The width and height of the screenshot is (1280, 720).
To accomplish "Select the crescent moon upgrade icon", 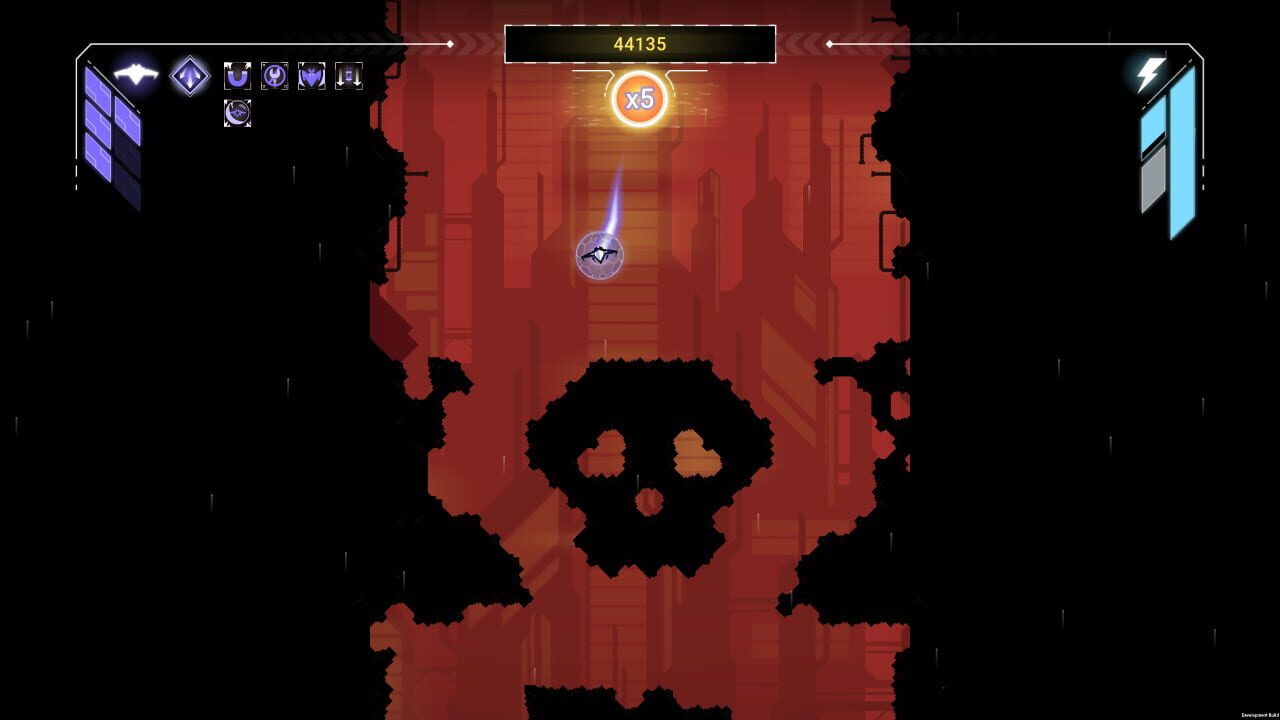I will coord(238,115).
